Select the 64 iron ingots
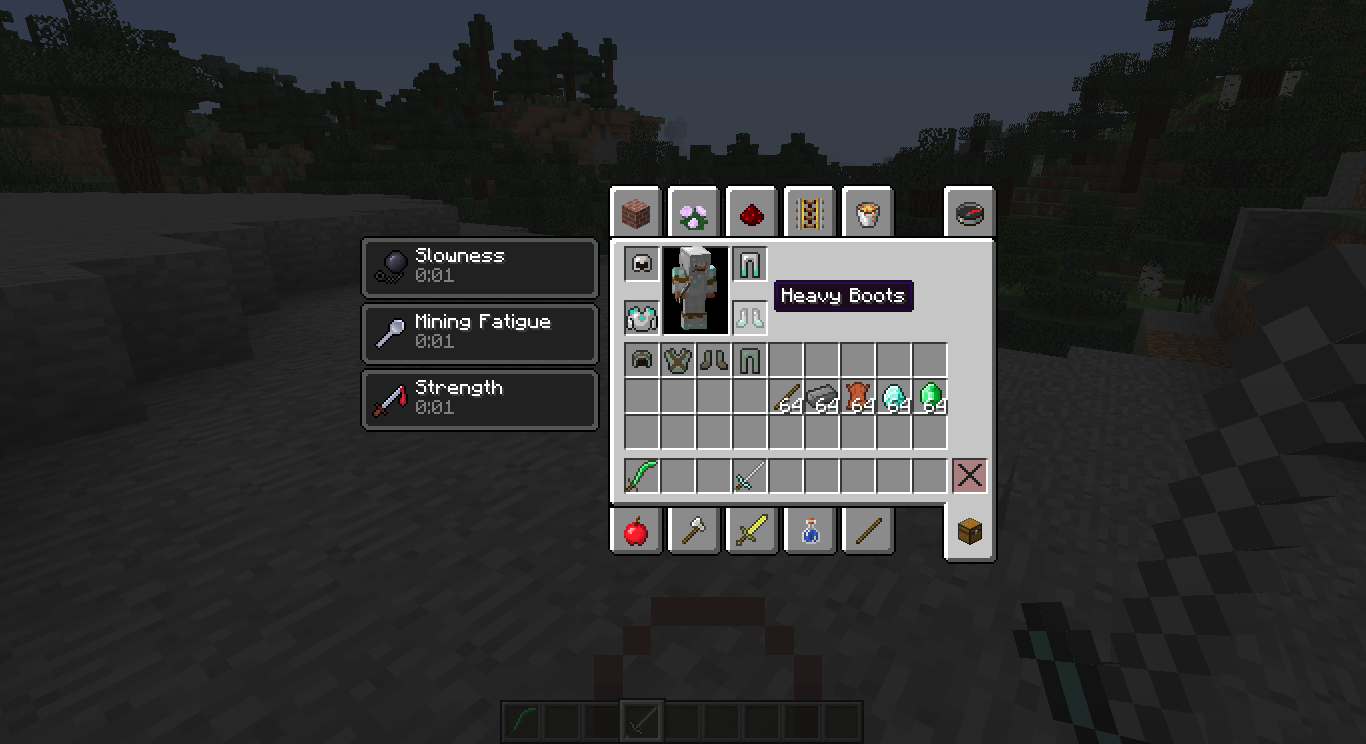 point(825,396)
